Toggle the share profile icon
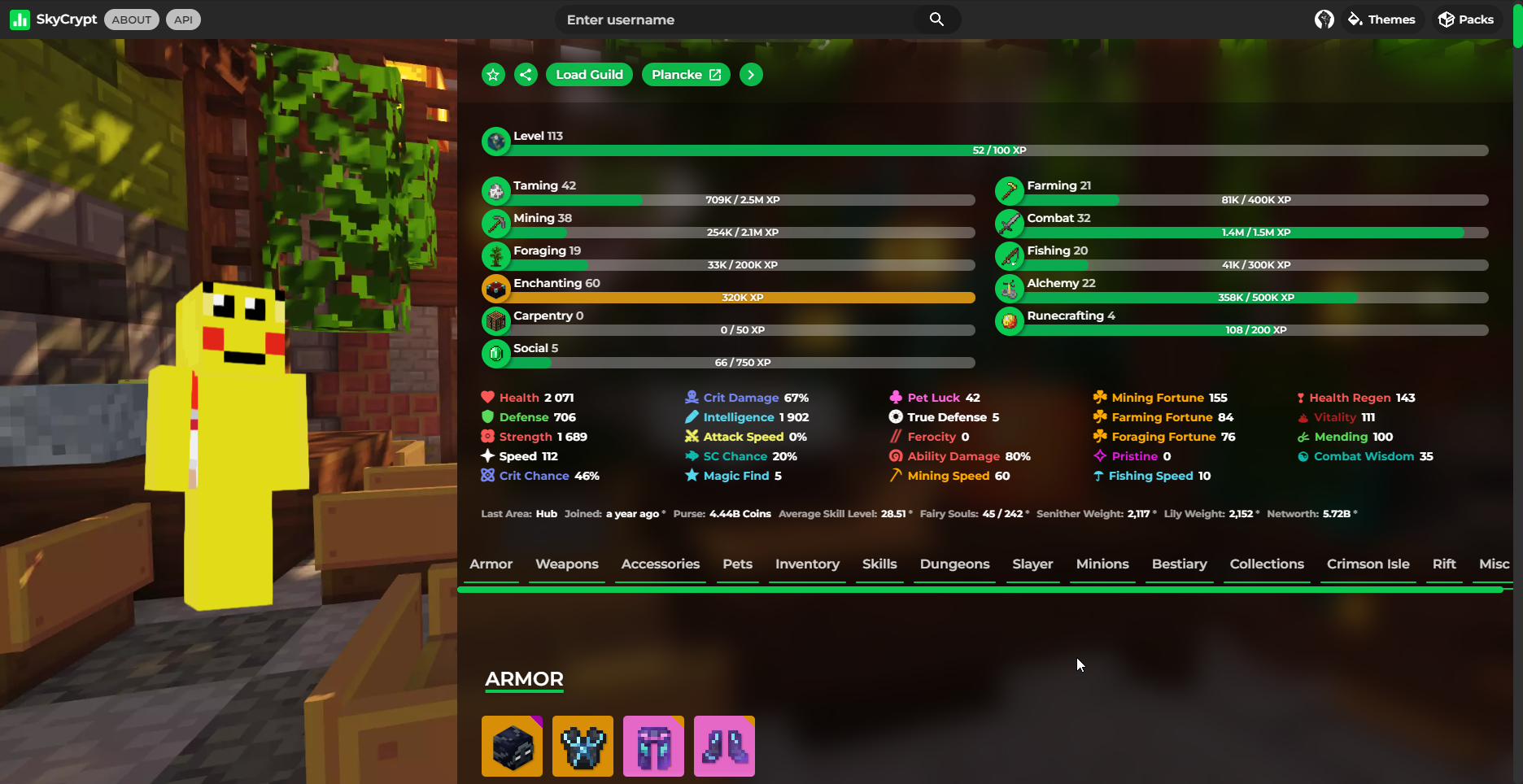1523x784 pixels. [x=526, y=74]
